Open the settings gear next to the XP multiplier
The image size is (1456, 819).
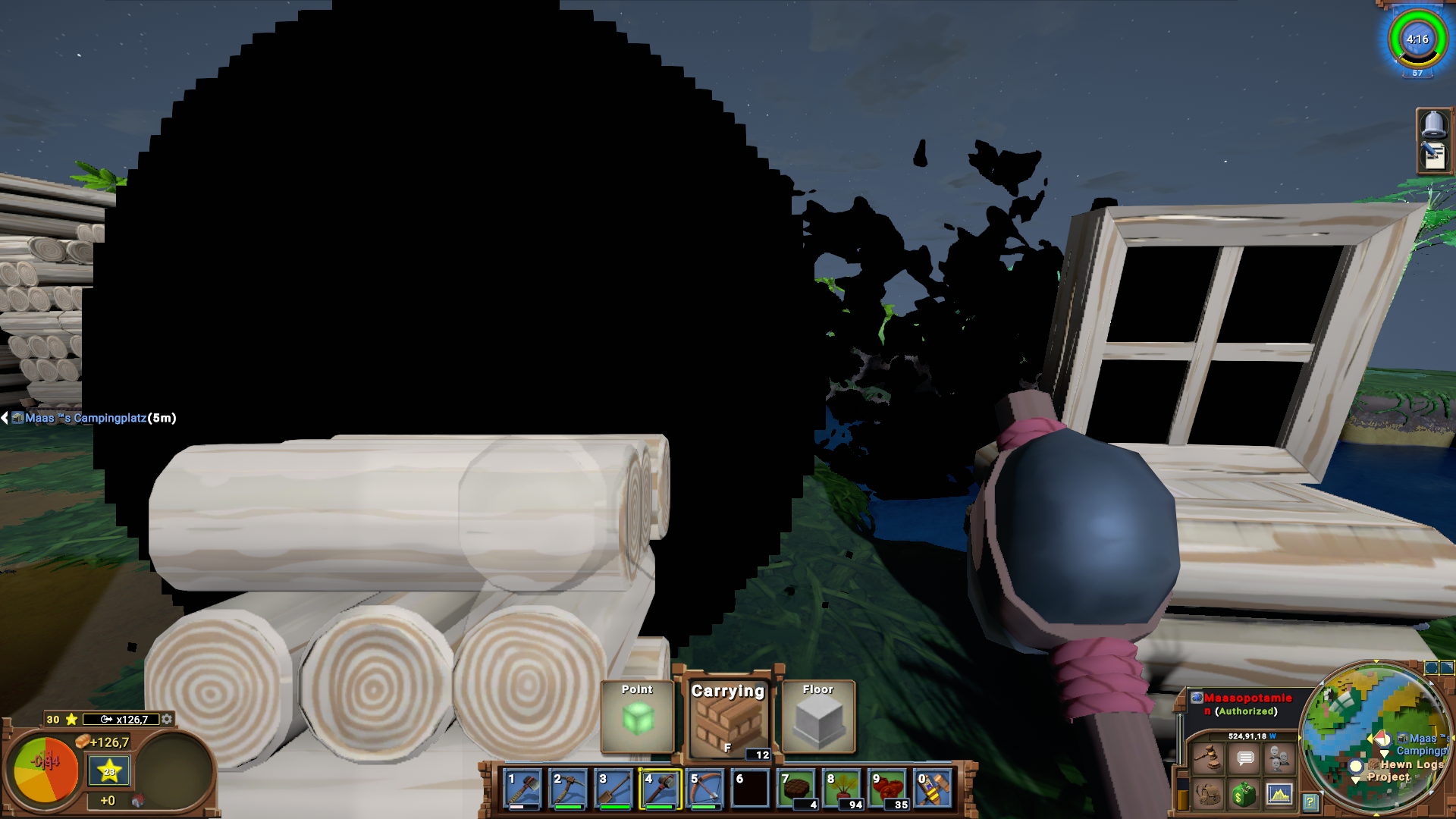(x=167, y=720)
